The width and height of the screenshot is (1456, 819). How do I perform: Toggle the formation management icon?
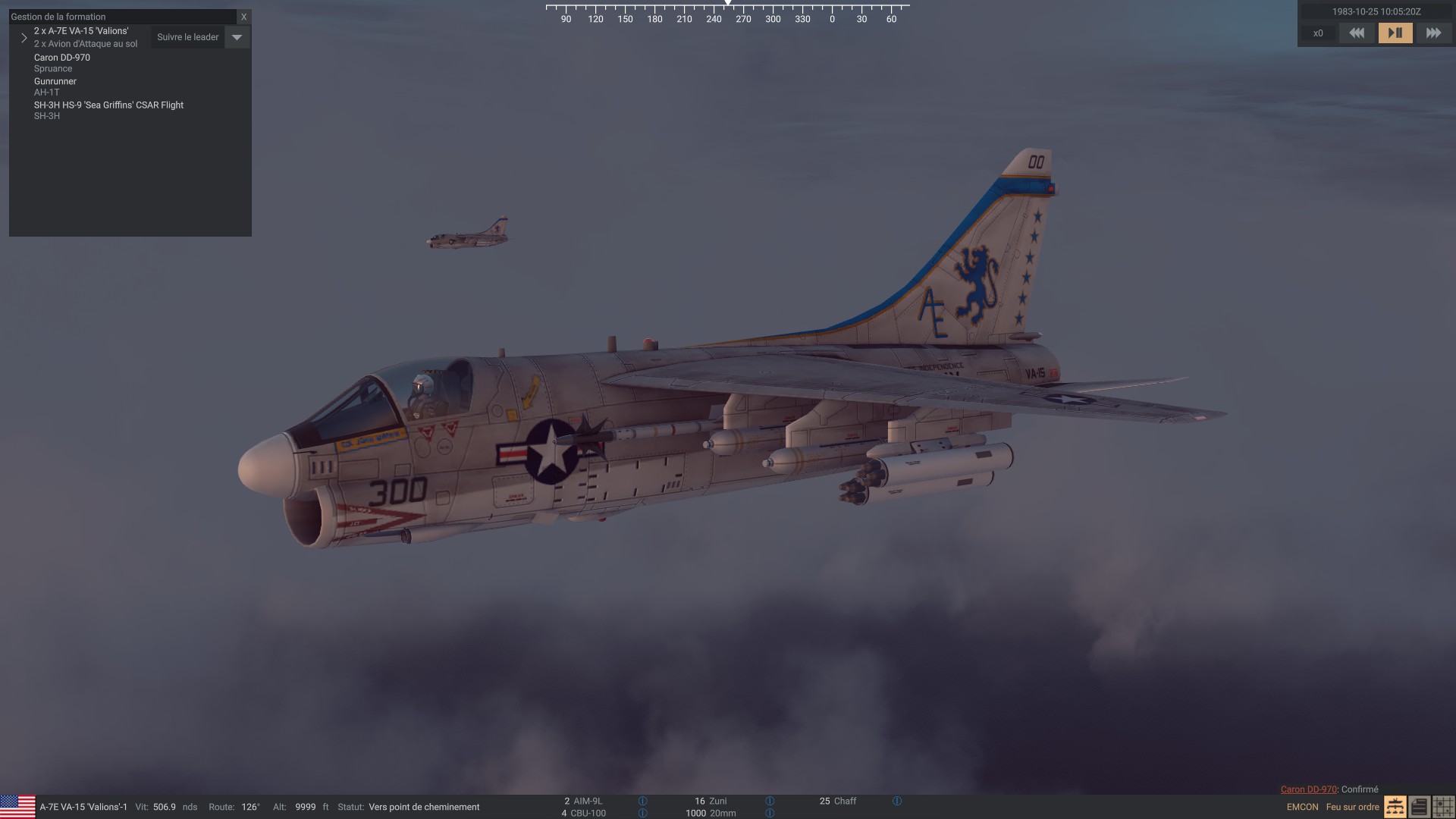tap(1395, 807)
